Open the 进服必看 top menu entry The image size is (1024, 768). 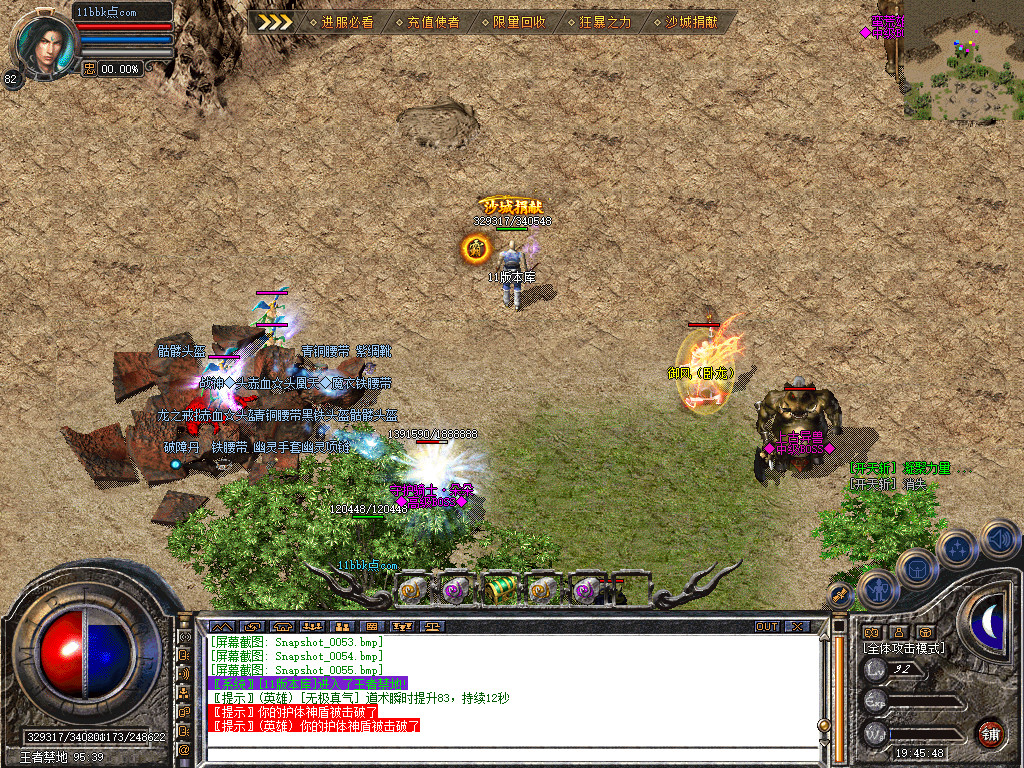[346, 22]
